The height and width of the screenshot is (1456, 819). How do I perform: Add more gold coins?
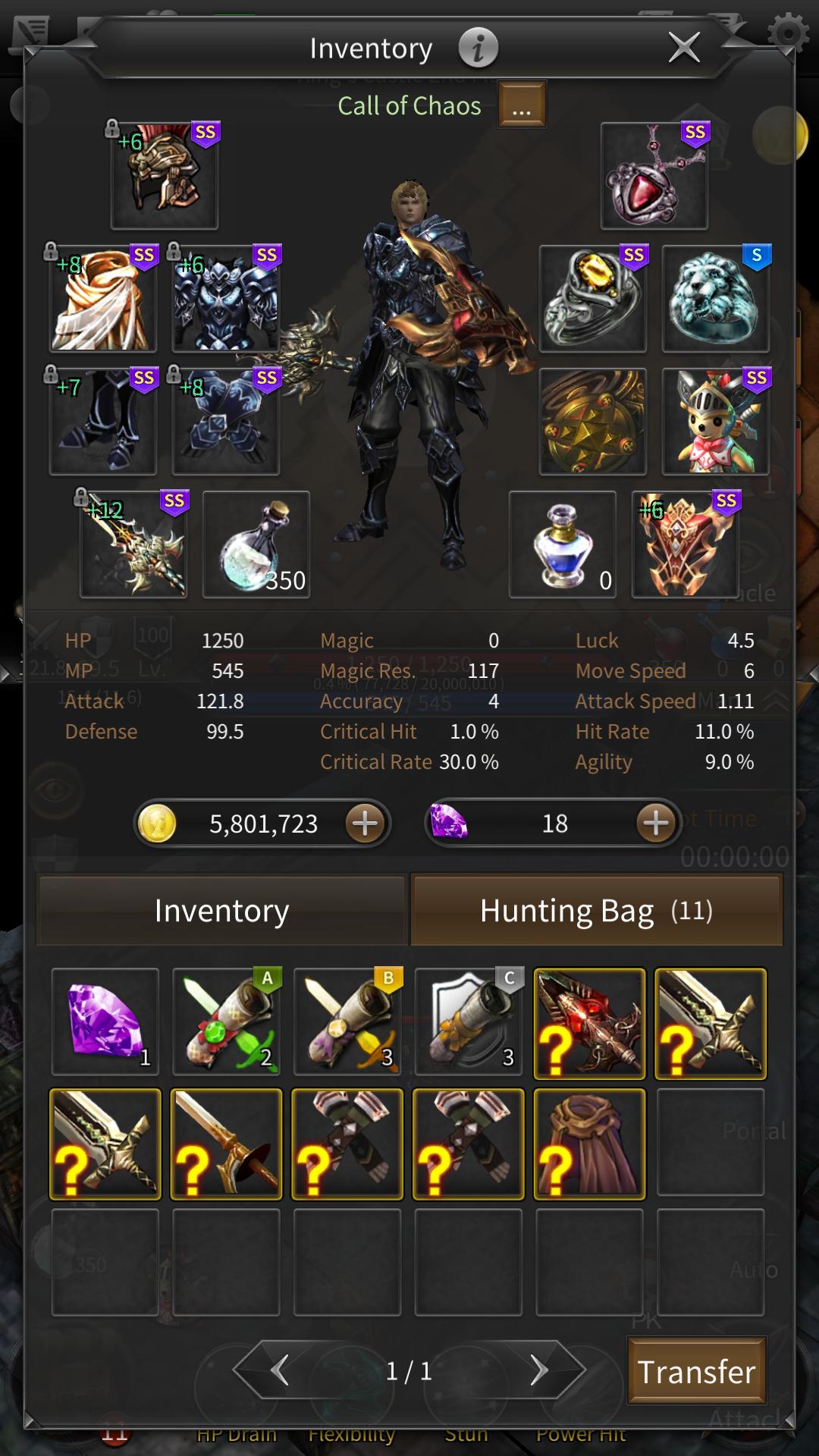[x=366, y=824]
